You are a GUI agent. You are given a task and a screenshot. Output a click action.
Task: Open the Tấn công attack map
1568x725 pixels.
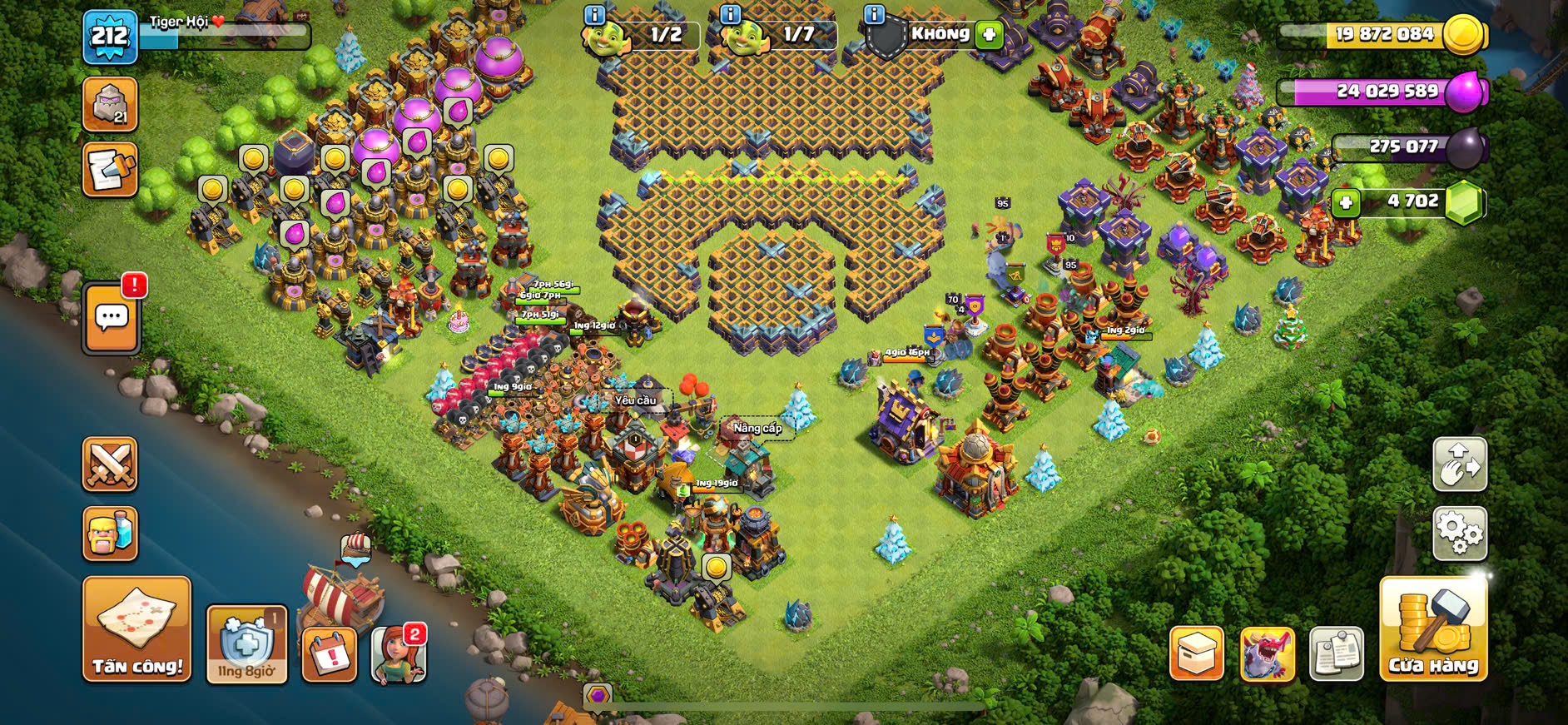(x=136, y=629)
